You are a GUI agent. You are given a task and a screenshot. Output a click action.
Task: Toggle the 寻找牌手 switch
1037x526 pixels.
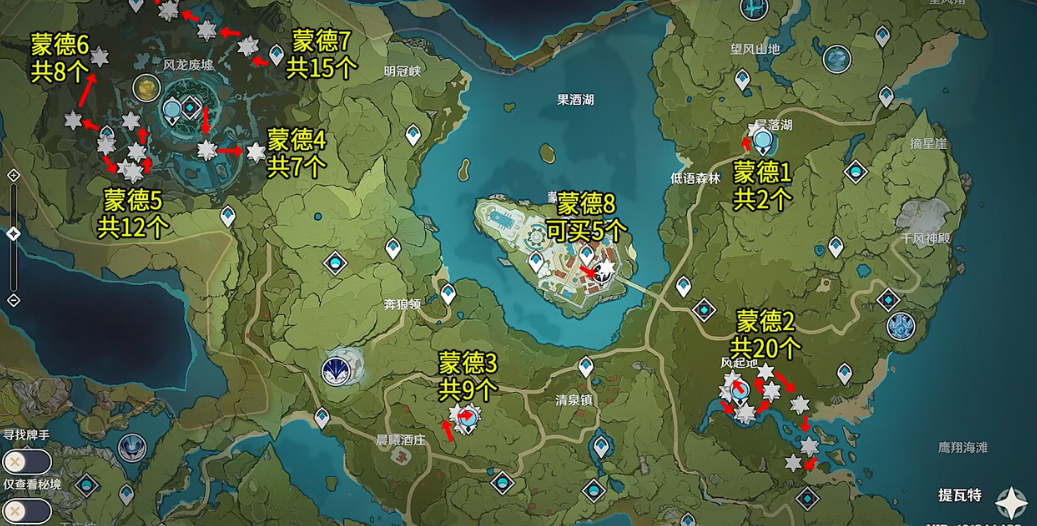26,462
